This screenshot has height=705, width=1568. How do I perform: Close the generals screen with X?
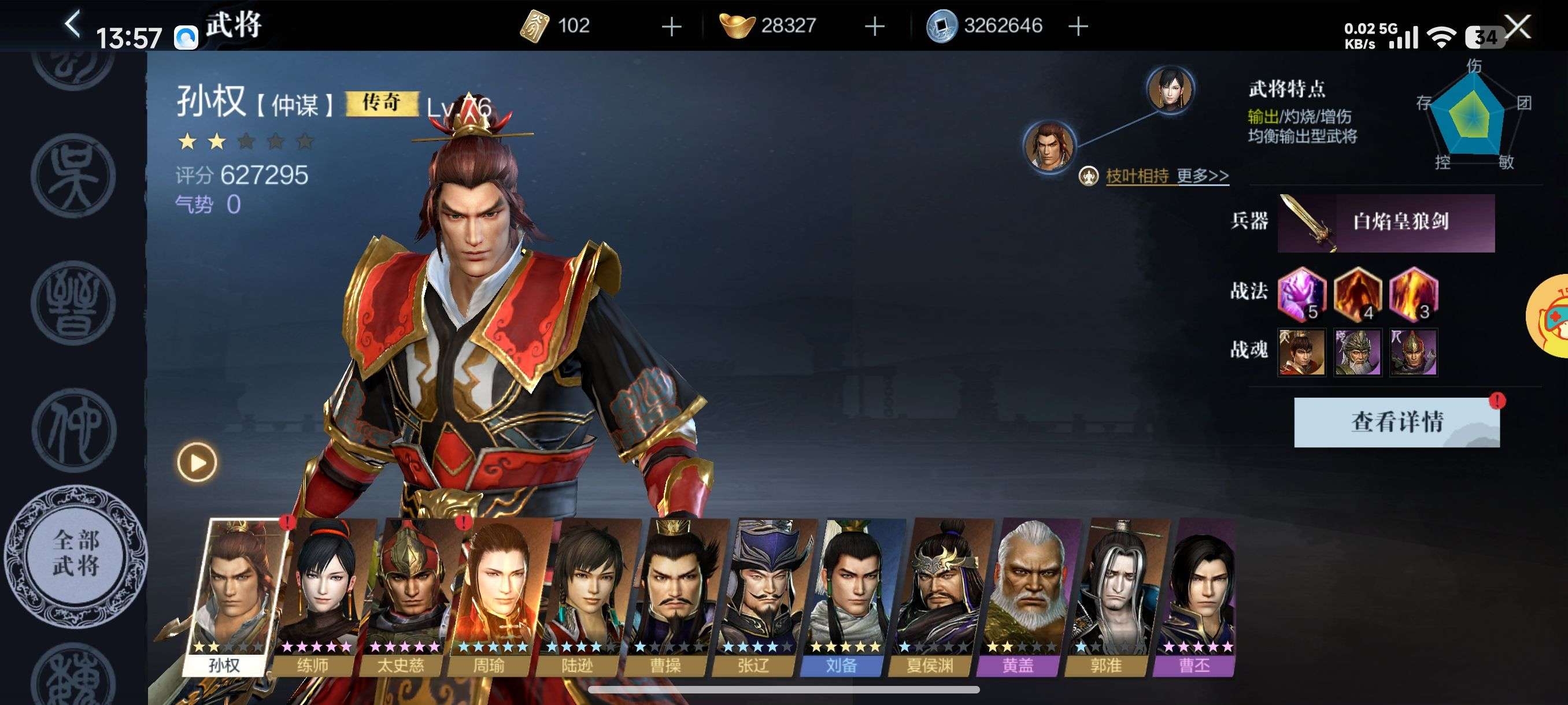(1517, 27)
